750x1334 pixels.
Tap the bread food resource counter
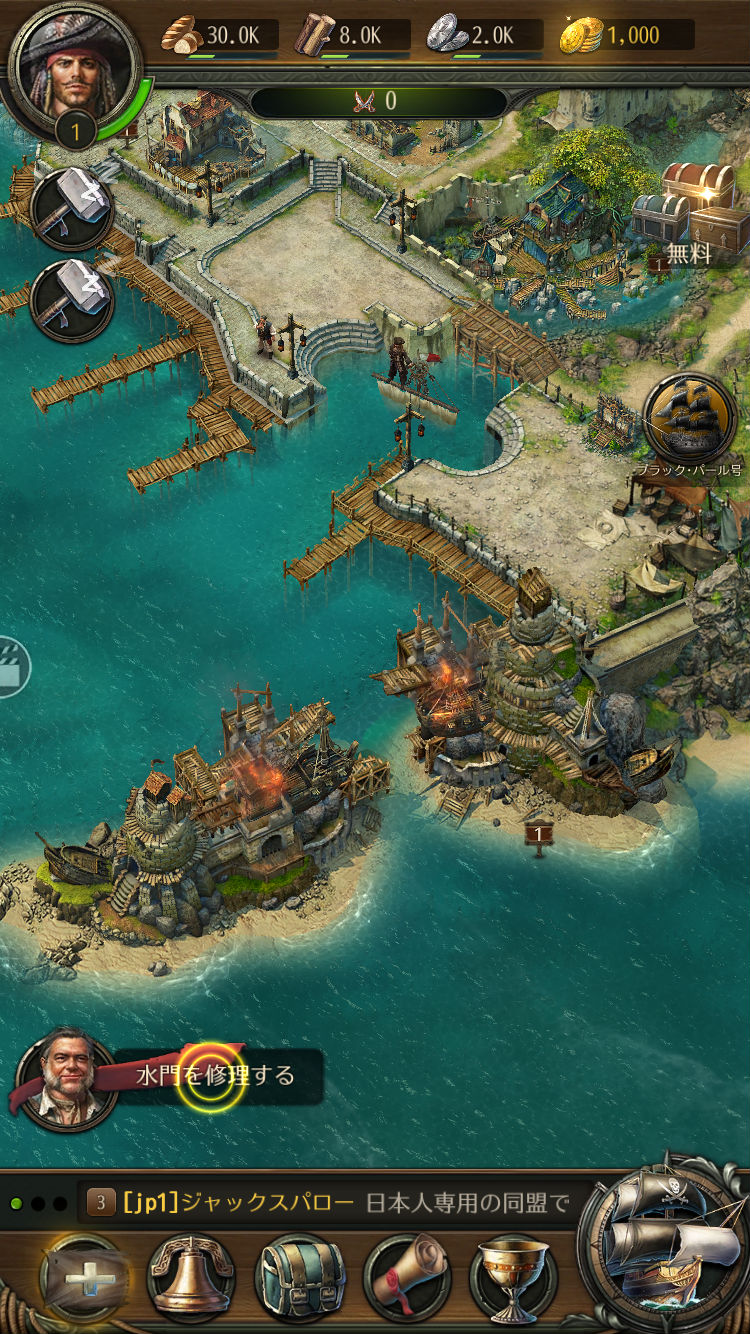coord(217,36)
